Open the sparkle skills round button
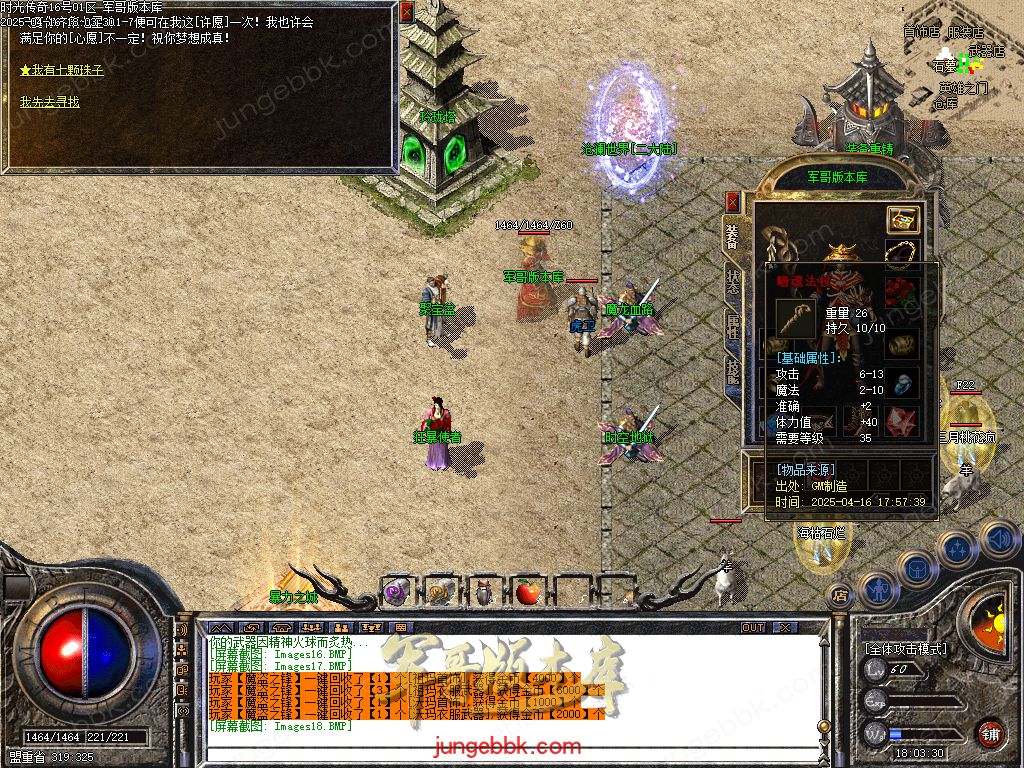Image resolution: width=1024 pixels, height=768 pixels. tap(957, 548)
